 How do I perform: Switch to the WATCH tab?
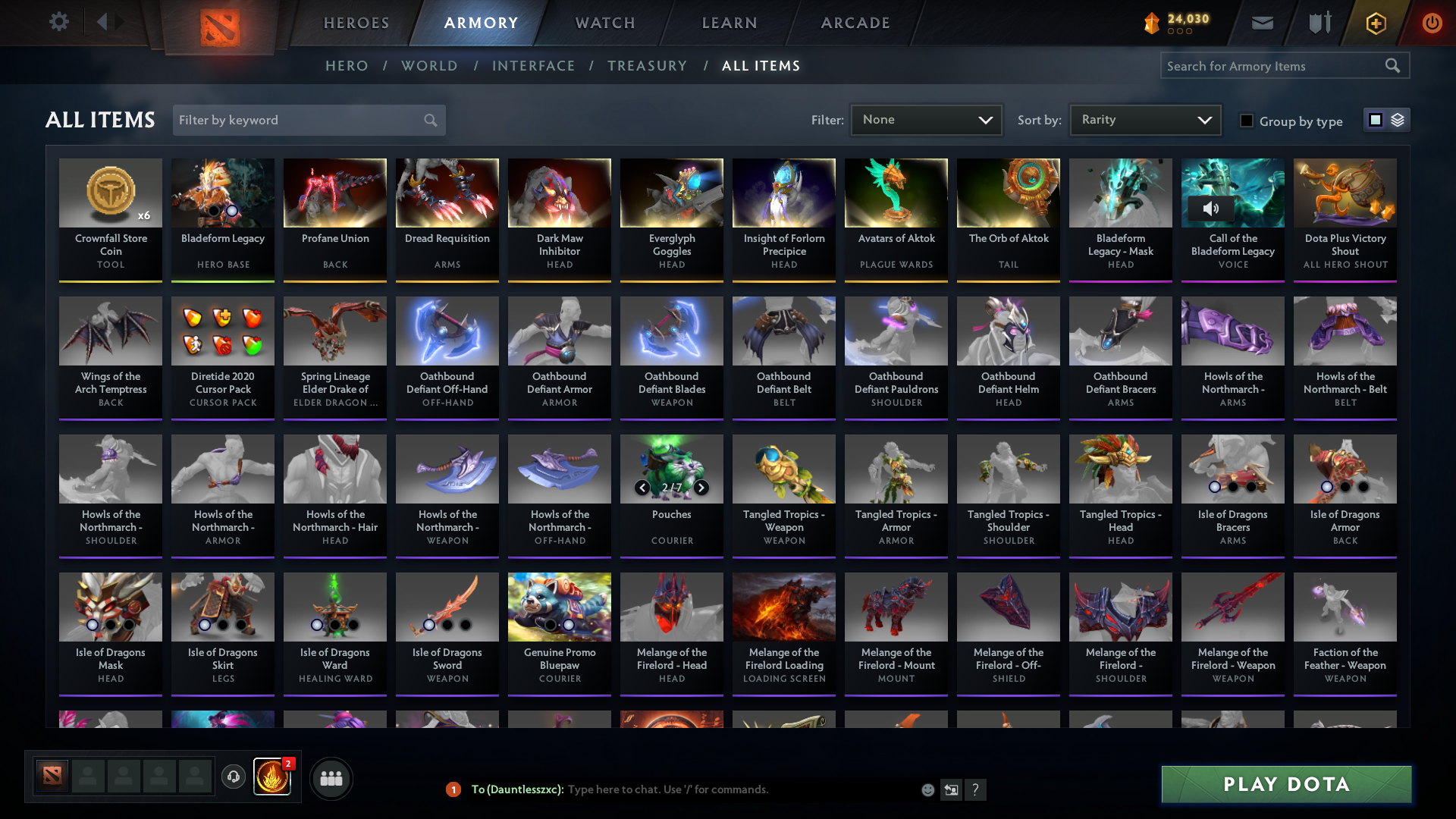[x=604, y=23]
